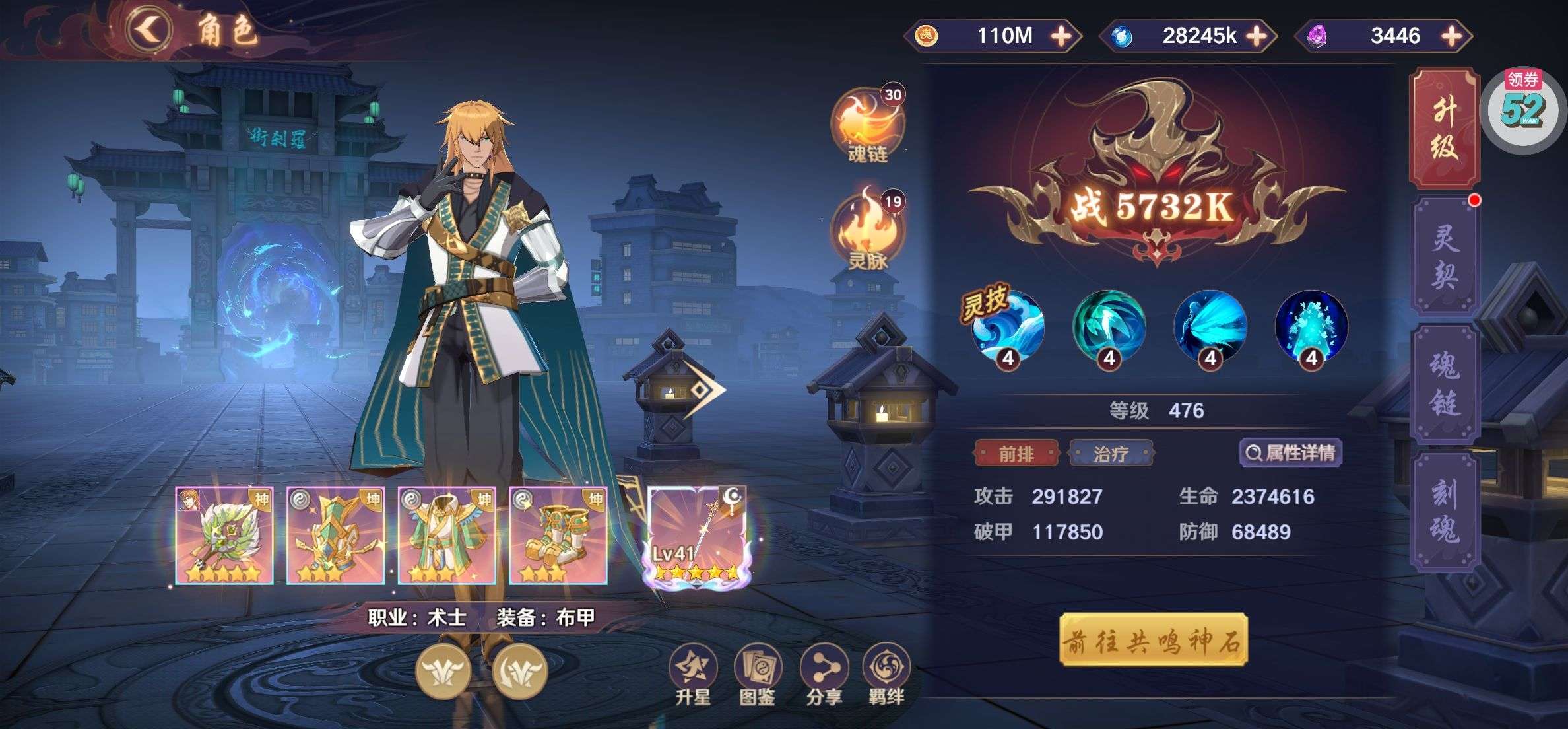
Task: Open the 灵脉 fire icon
Action: tap(867, 231)
